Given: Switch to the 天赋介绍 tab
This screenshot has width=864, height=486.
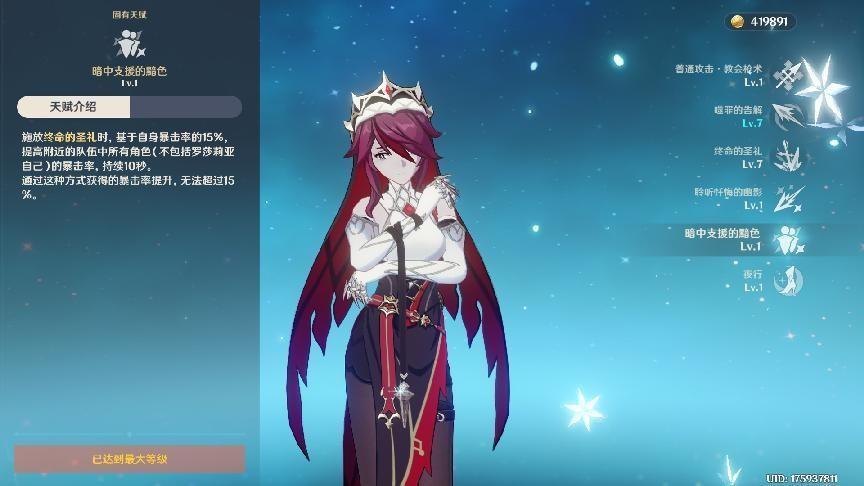Looking at the screenshot, I should pyautogui.click(x=74, y=107).
